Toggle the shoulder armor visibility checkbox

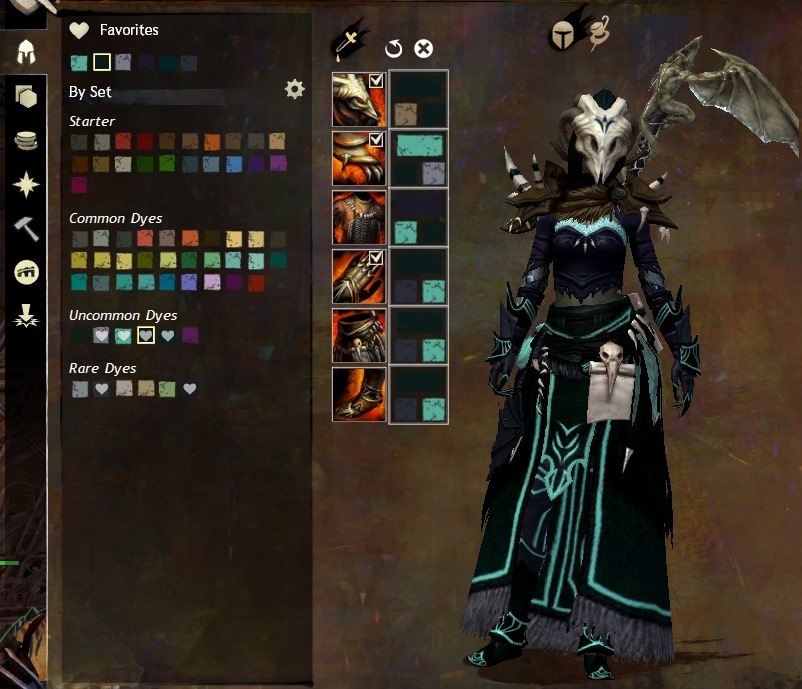click(377, 140)
